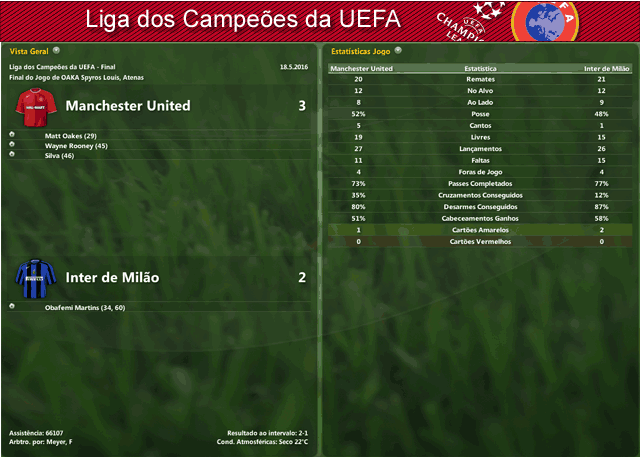This screenshot has height=457, width=640.
Task: Click the goal icon beside Obafemi Martins
Action: tap(12, 307)
